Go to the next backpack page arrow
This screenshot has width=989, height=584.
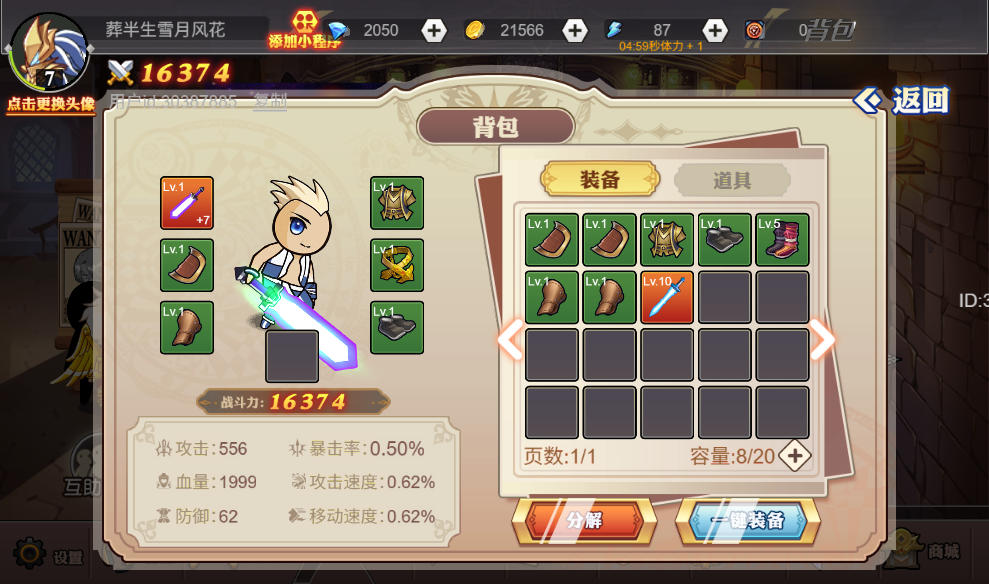822,340
